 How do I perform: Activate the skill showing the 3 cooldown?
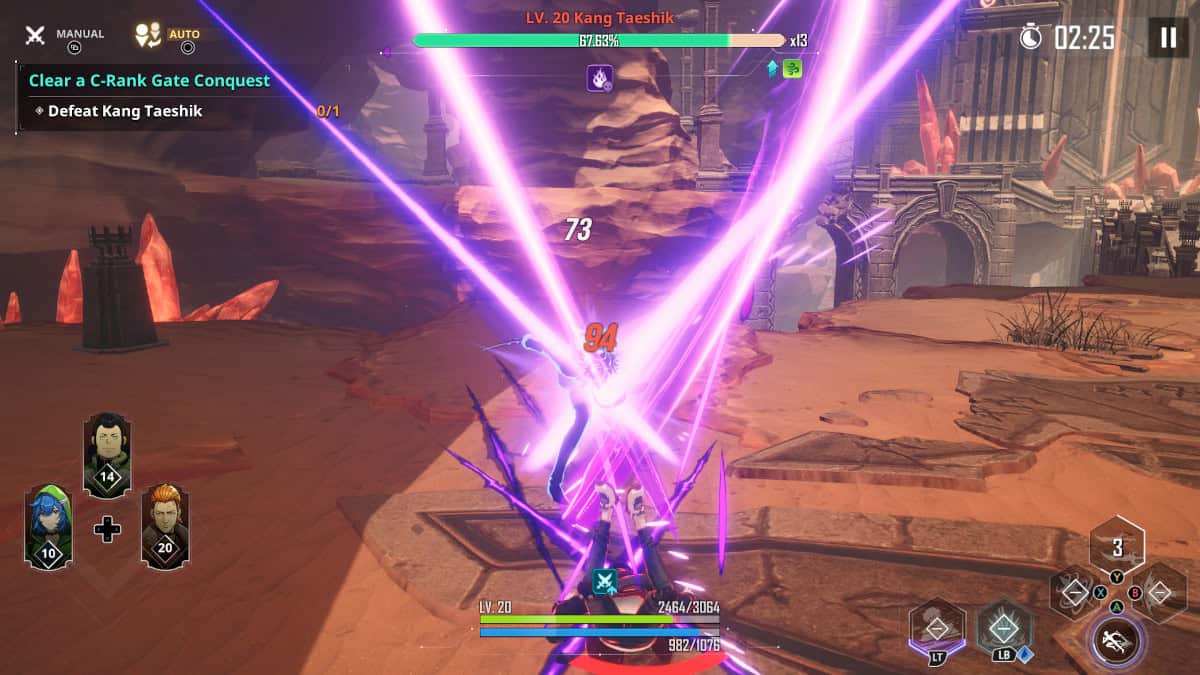[x=1117, y=547]
